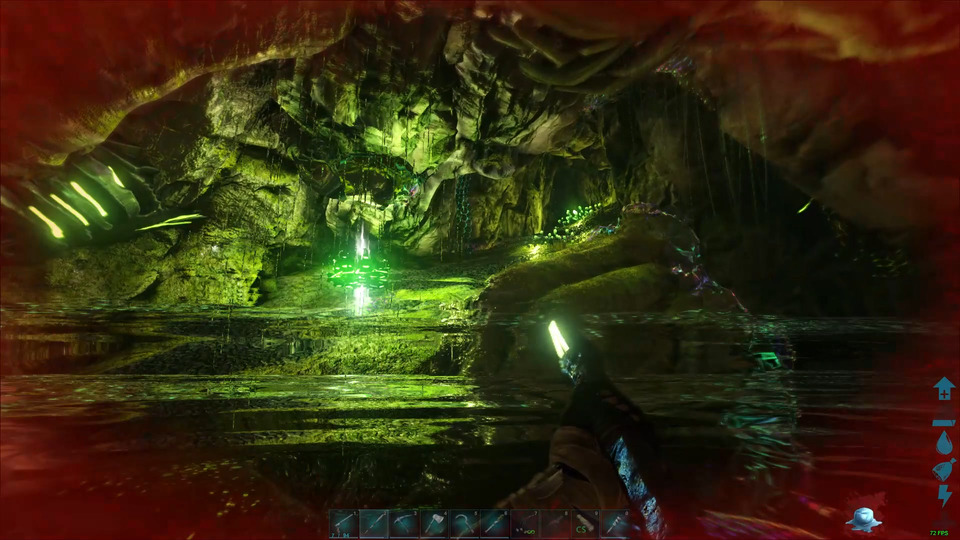Click the pale blue status effect icon
The image size is (960, 540).
tap(861, 517)
